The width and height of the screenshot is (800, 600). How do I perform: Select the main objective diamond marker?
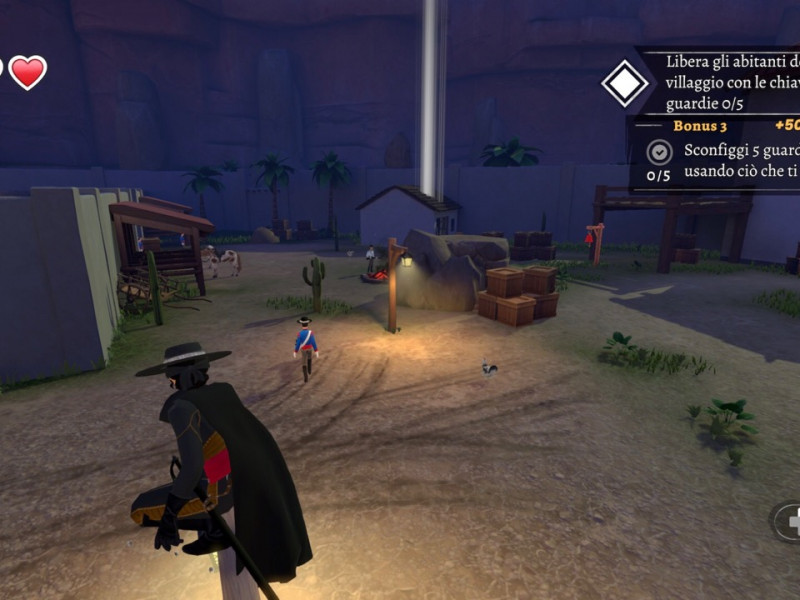coord(625,83)
